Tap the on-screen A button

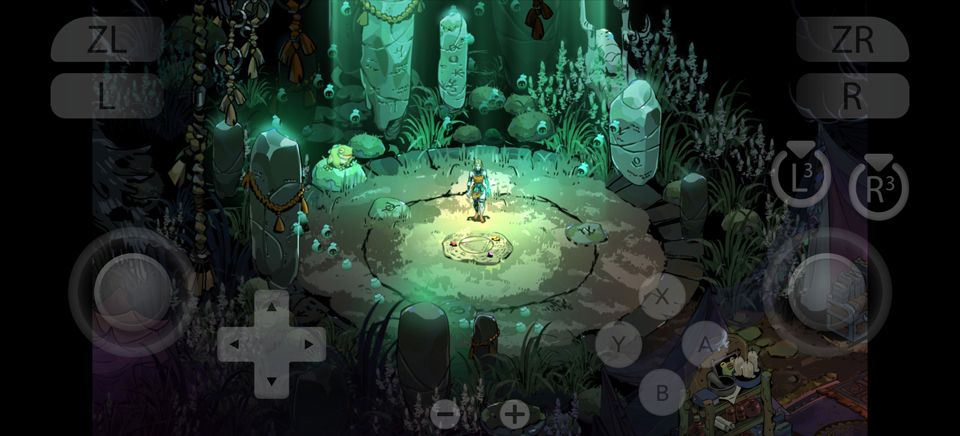pyautogui.click(x=705, y=344)
